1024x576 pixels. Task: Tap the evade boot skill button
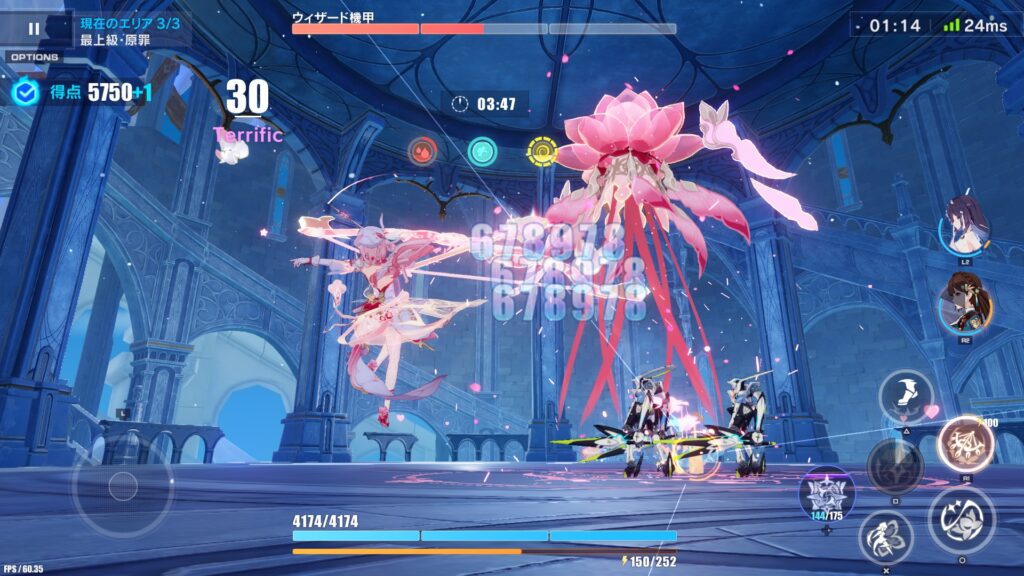906,397
